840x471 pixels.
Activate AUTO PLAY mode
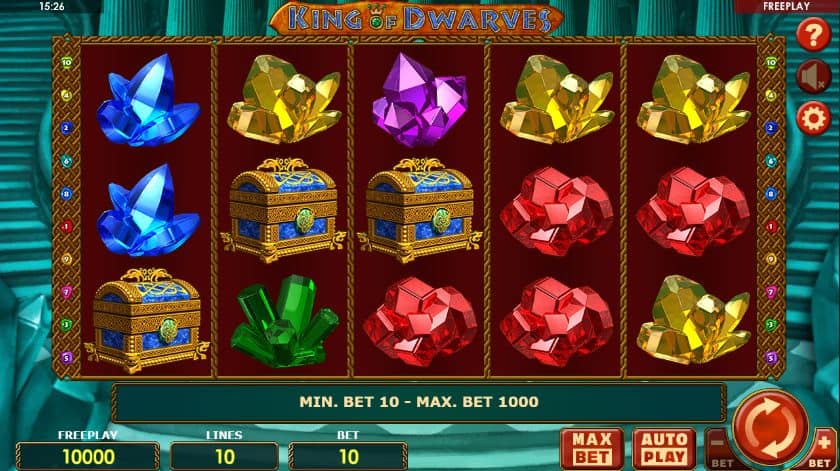point(664,448)
